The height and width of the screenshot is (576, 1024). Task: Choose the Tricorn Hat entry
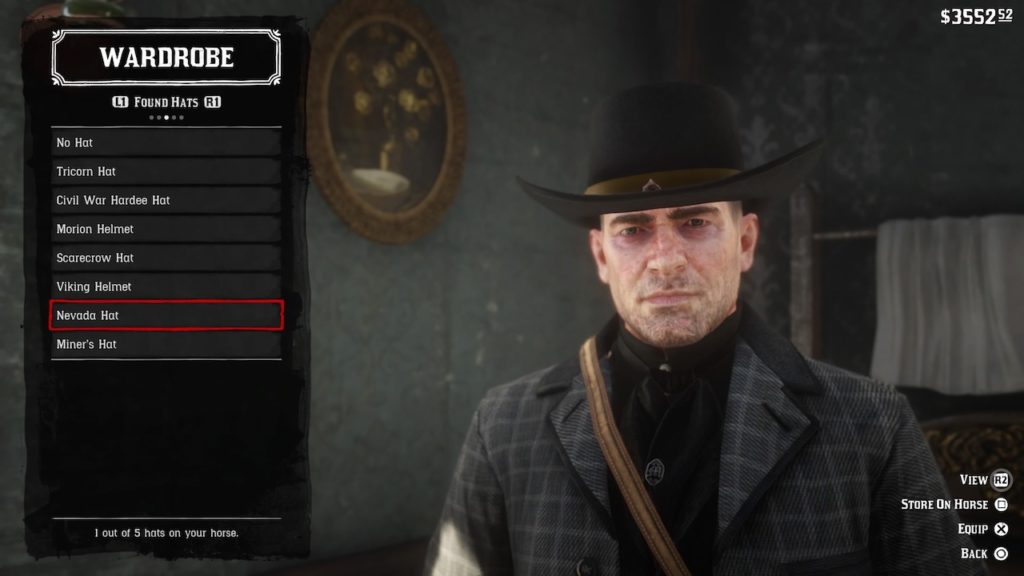(166, 172)
